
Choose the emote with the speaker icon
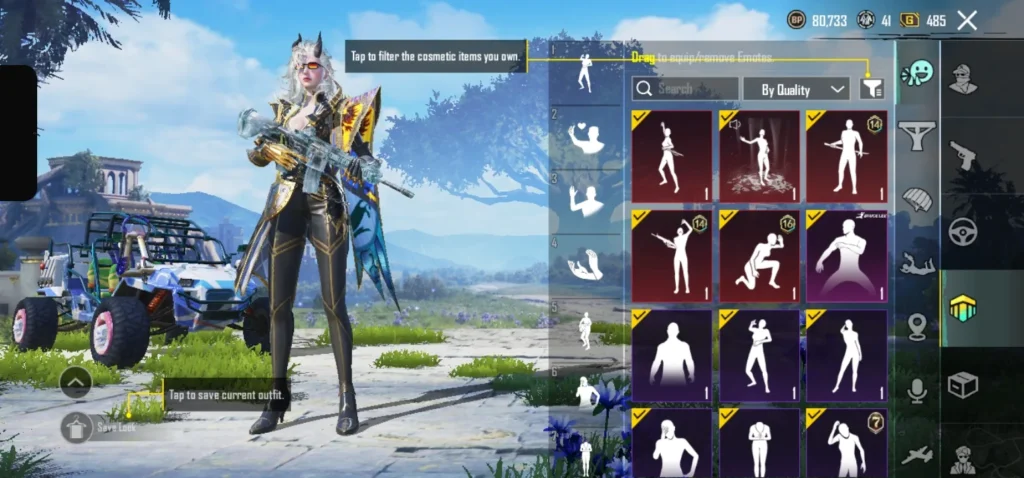point(759,157)
